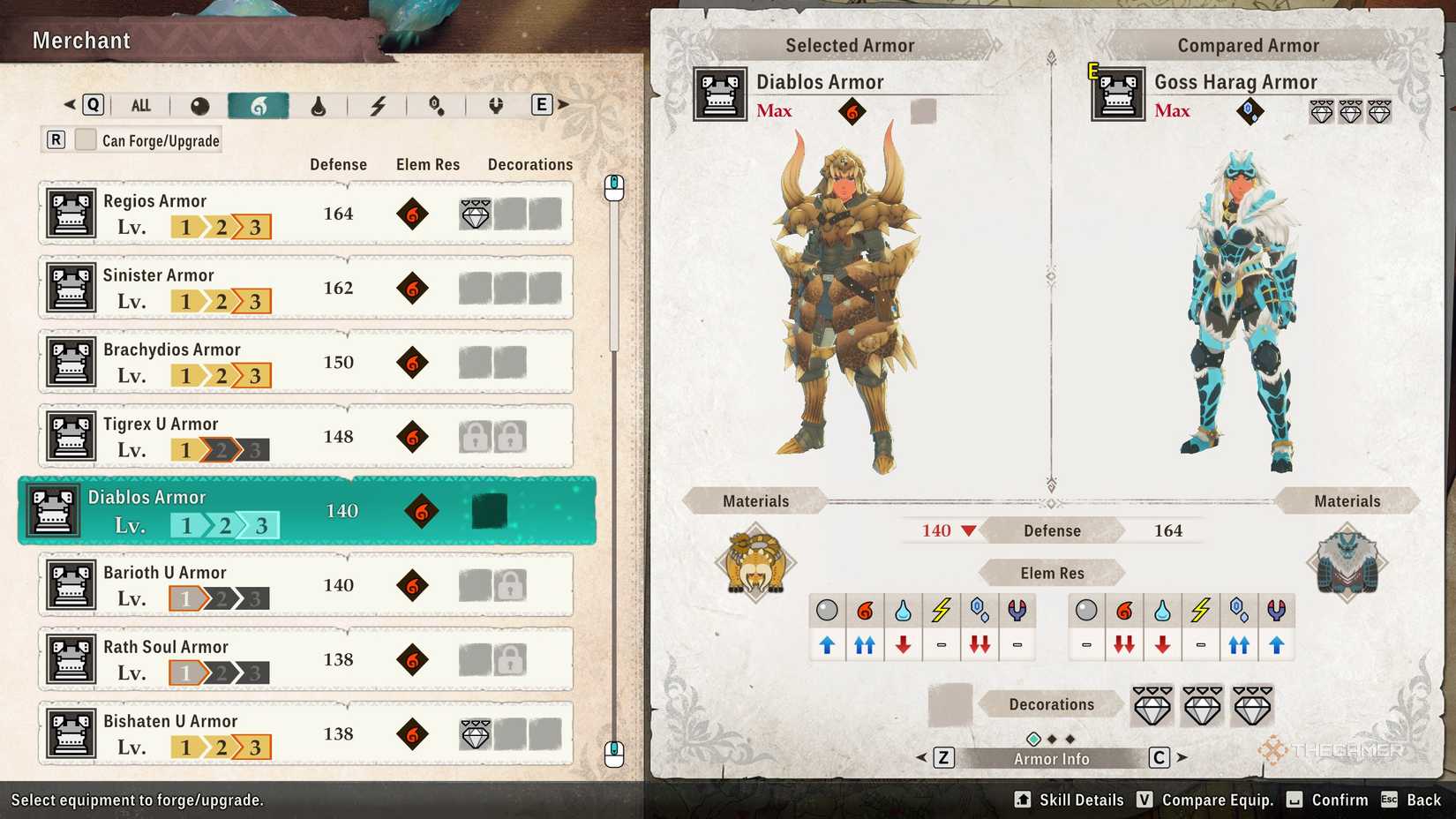Image resolution: width=1456 pixels, height=819 pixels.
Task: Click the Q arrow to cycle filters left
Action: tap(92, 104)
